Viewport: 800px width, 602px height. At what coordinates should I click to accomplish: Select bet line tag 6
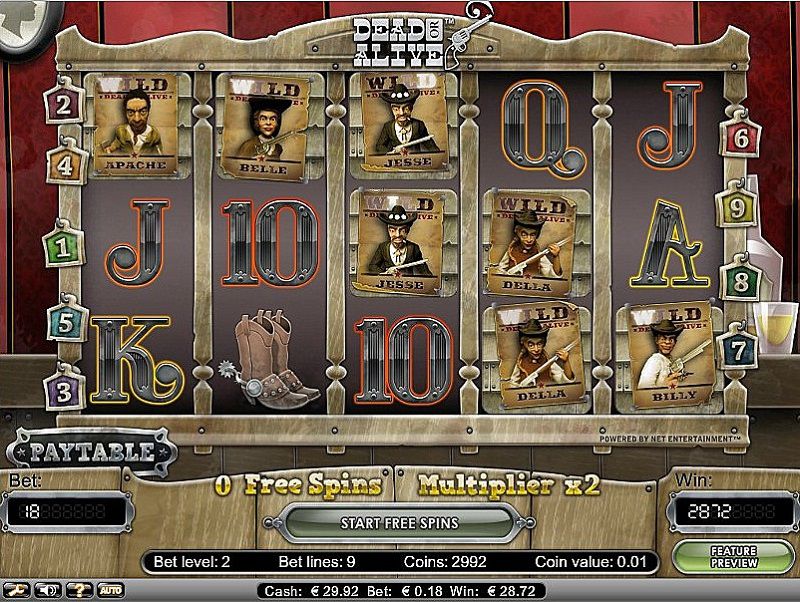(x=740, y=138)
